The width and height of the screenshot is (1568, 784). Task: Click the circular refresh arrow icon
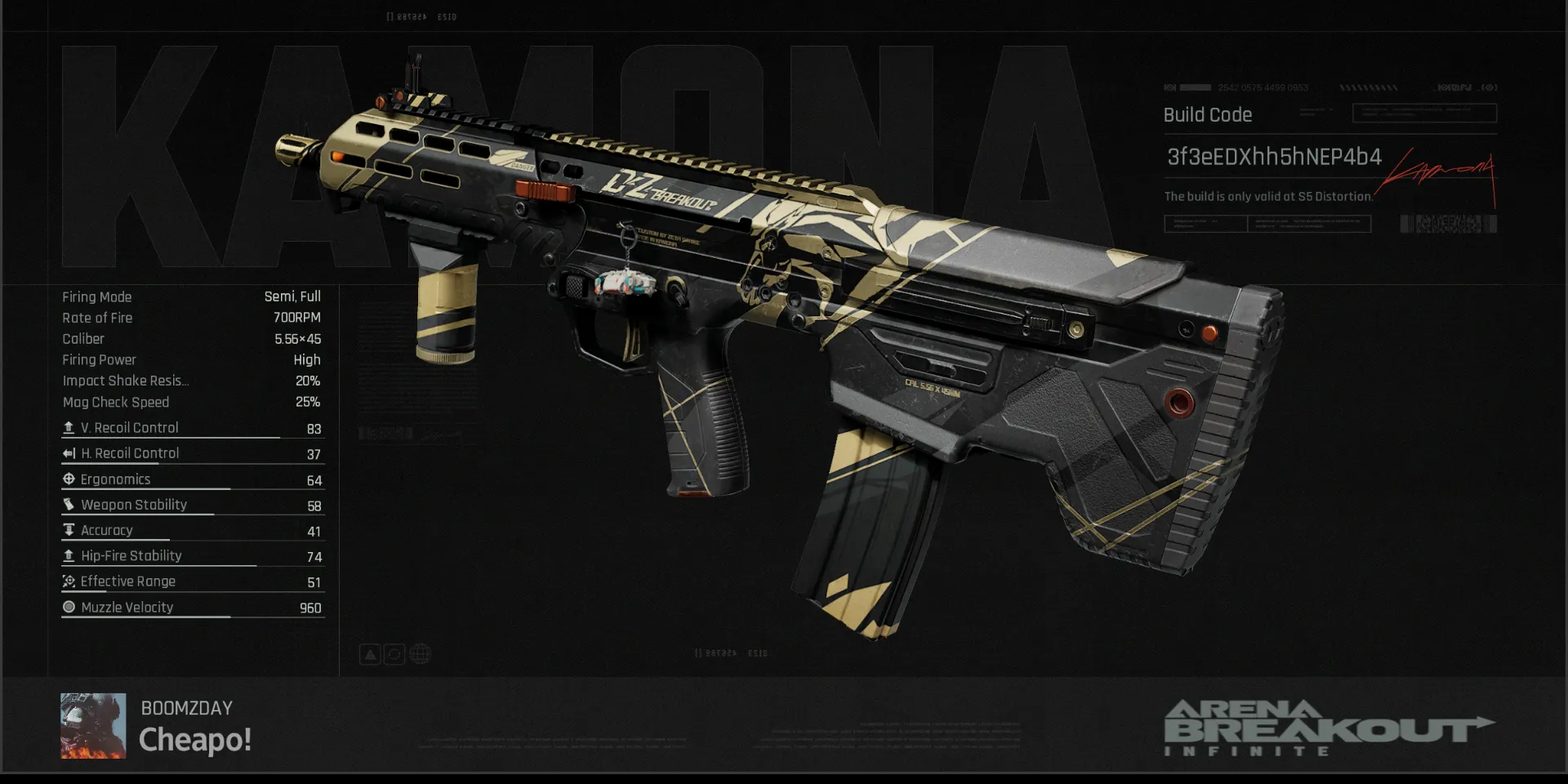point(394,654)
